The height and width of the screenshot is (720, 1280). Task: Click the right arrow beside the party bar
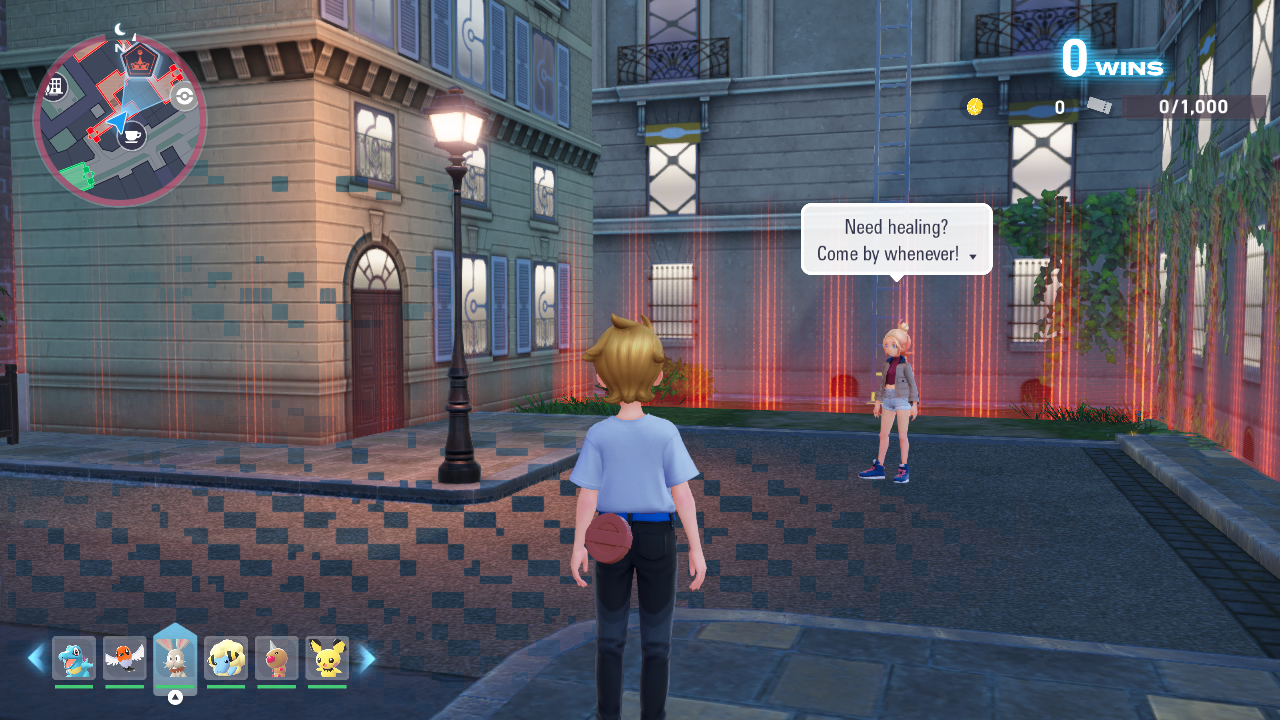pyautogui.click(x=367, y=658)
